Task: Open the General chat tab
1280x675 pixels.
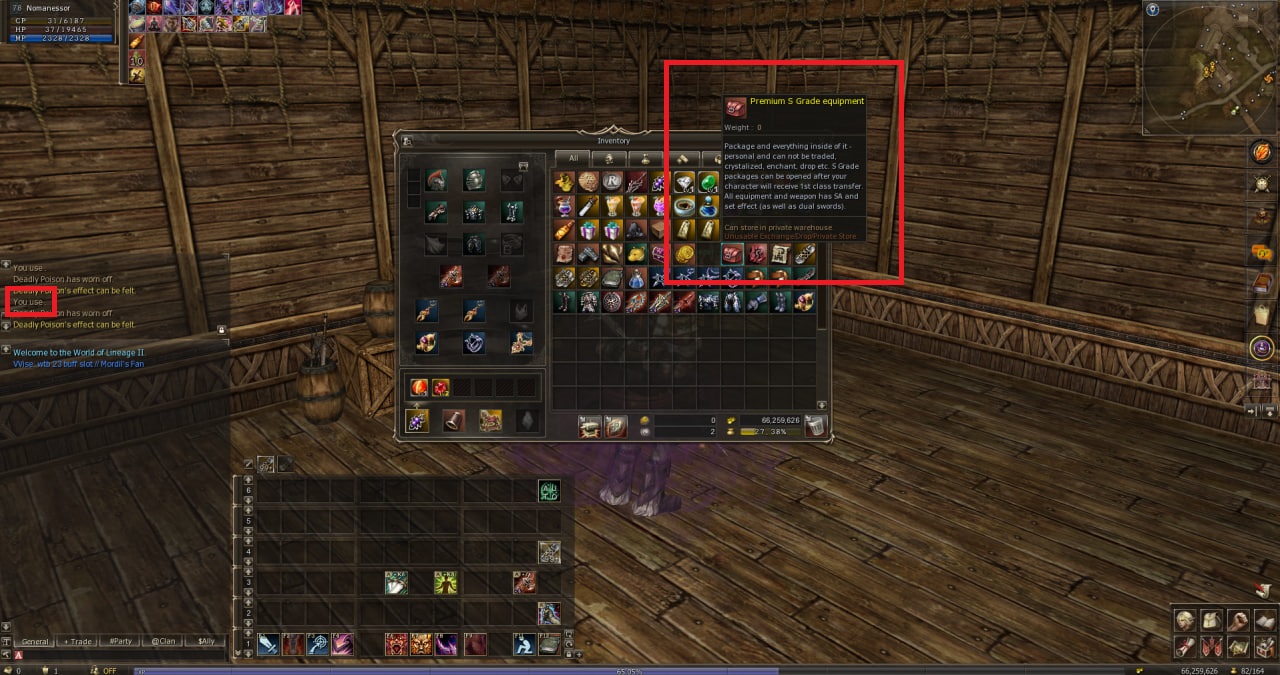Action: 35,641
